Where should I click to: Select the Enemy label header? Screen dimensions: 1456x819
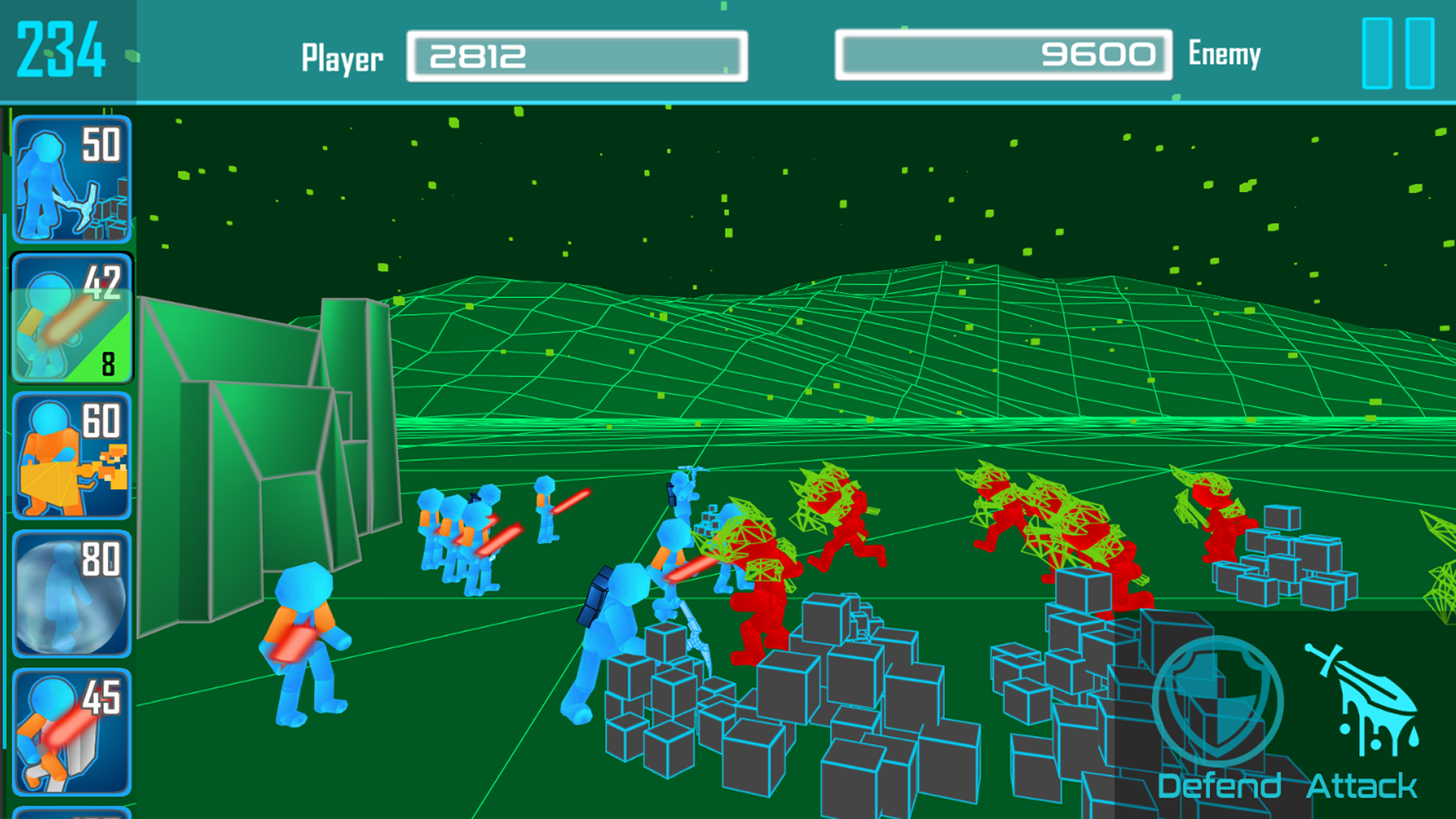coord(1224,54)
